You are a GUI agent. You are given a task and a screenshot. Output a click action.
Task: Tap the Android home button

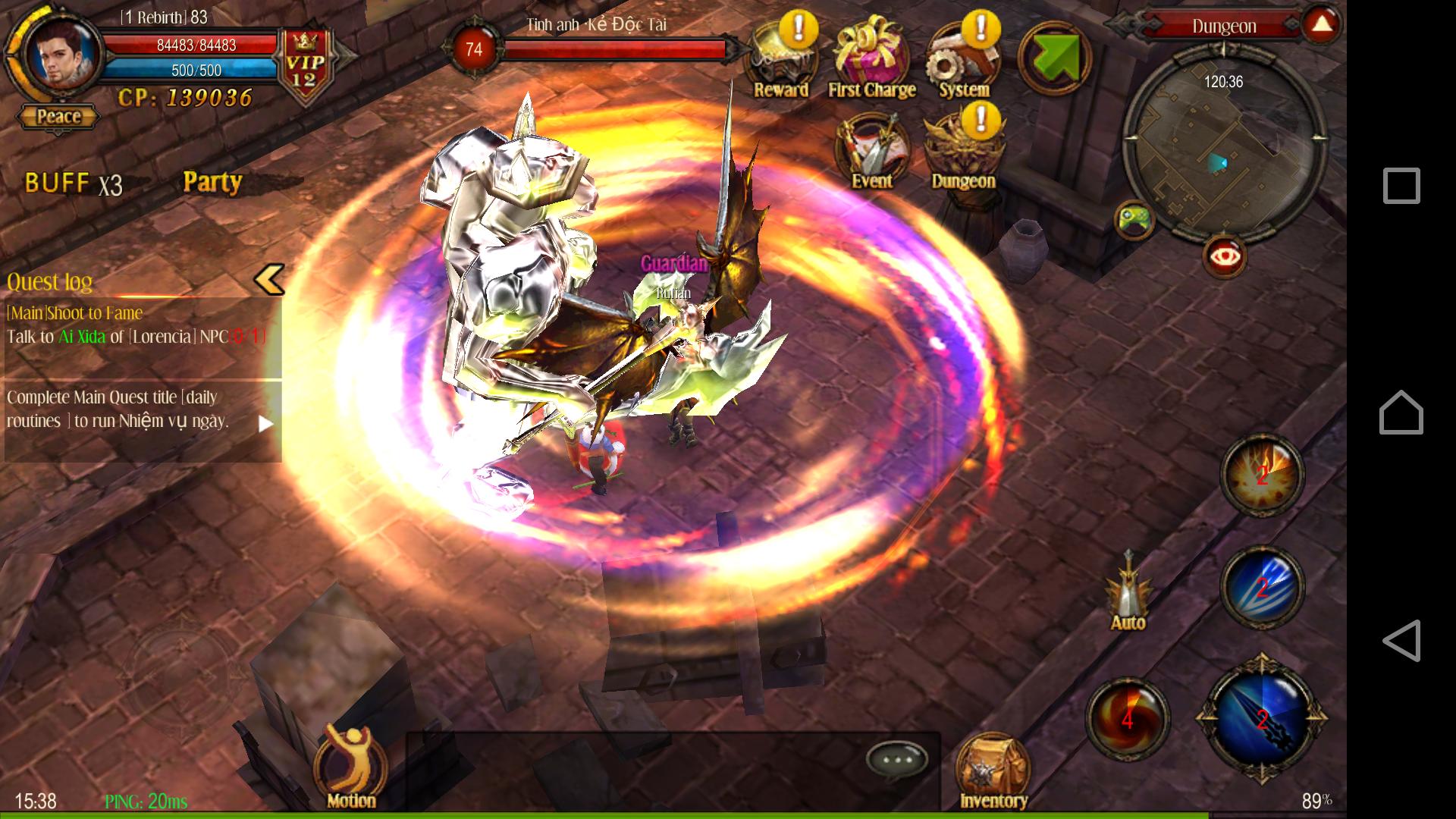pyautogui.click(x=1401, y=413)
